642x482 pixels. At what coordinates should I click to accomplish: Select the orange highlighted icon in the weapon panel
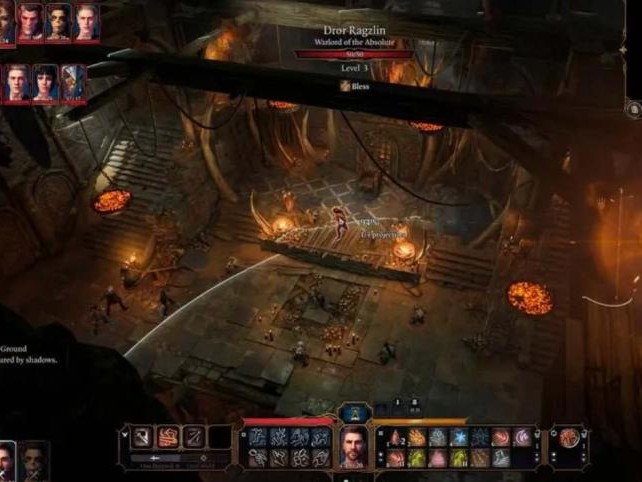168,436
